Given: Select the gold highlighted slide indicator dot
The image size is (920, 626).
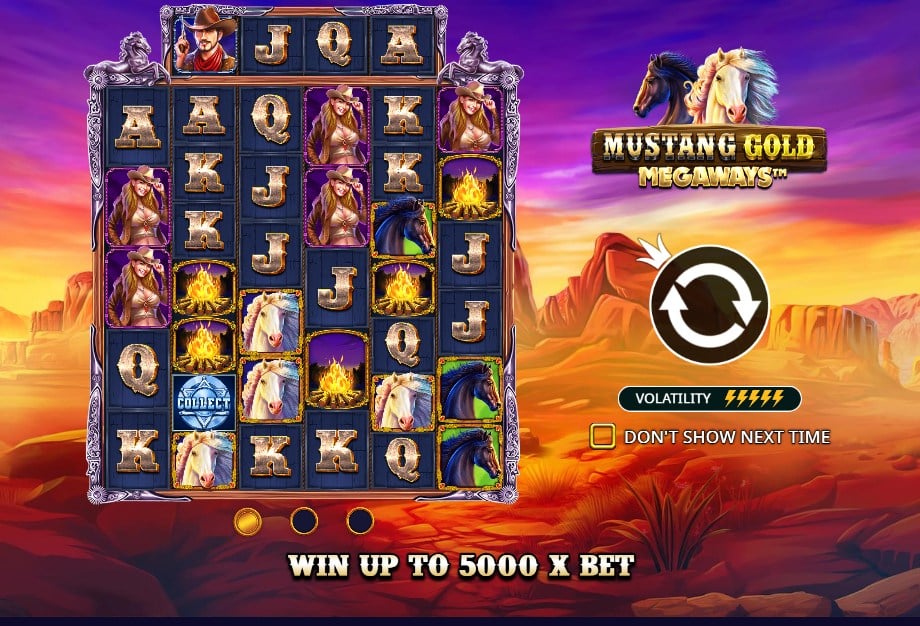Looking at the screenshot, I should point(247,520).
